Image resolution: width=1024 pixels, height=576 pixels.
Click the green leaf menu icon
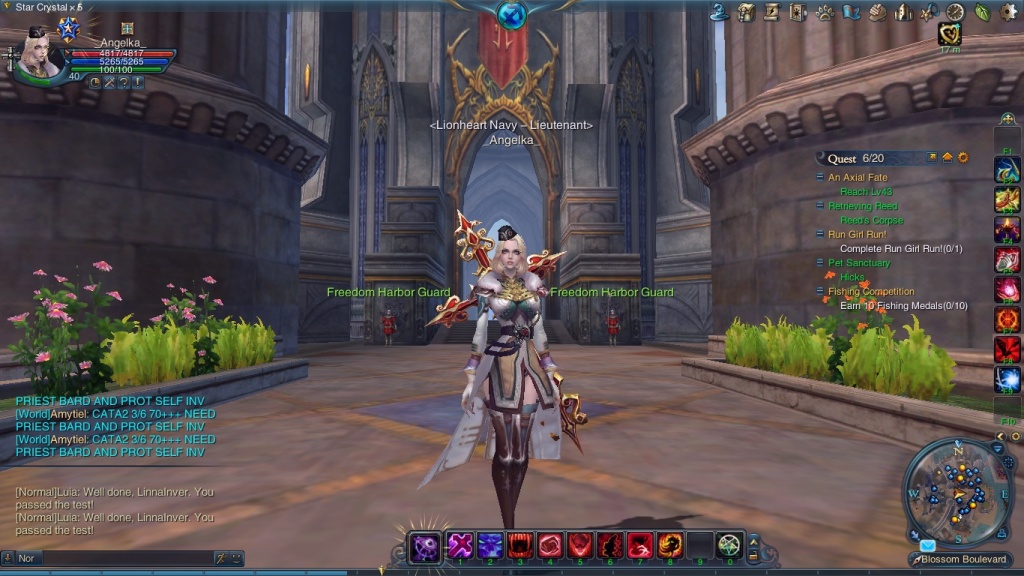(x=982, y=12)
